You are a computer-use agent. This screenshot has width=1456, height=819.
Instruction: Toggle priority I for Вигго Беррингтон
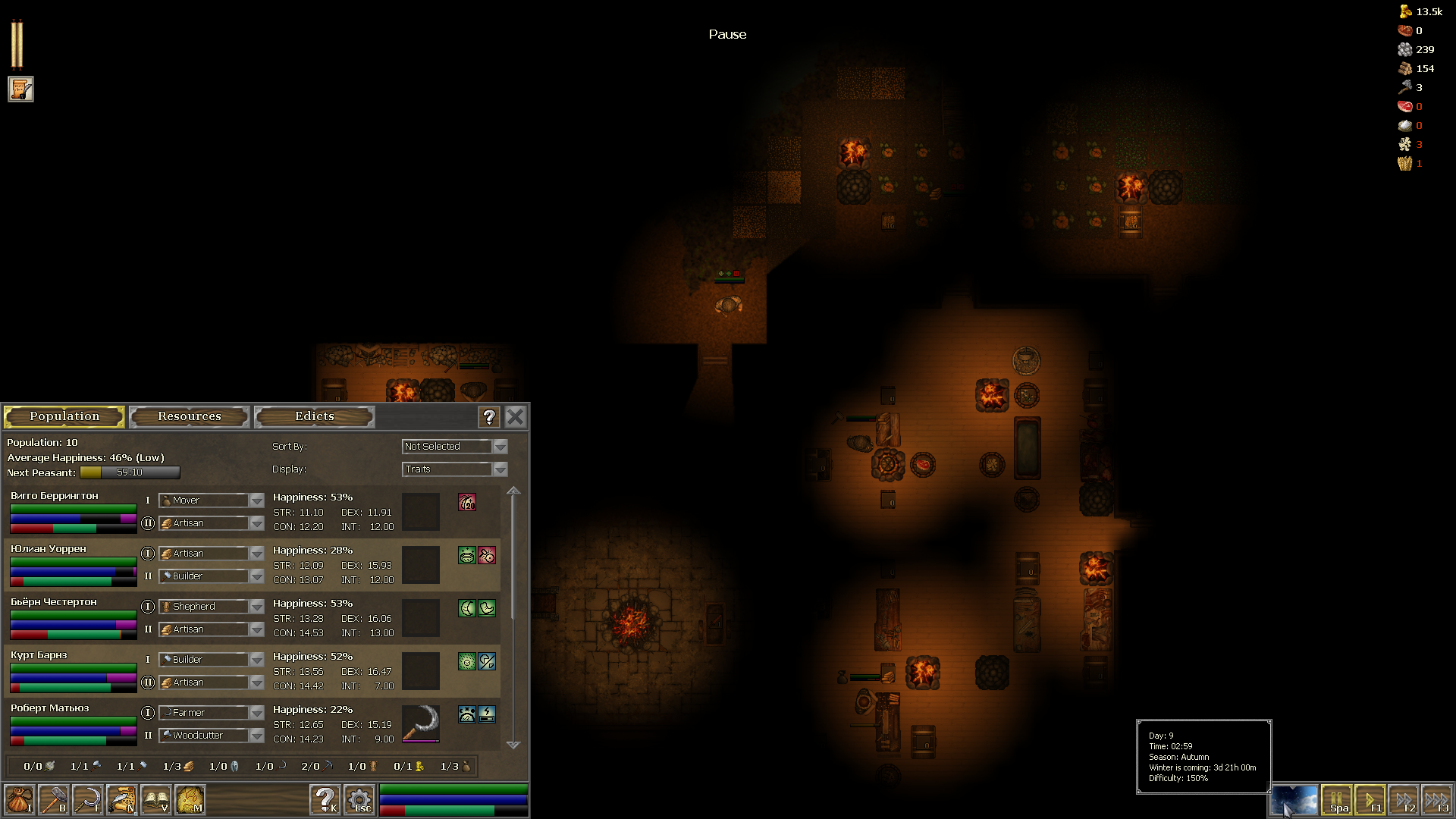pyautogui.click(x=149, y=500)
